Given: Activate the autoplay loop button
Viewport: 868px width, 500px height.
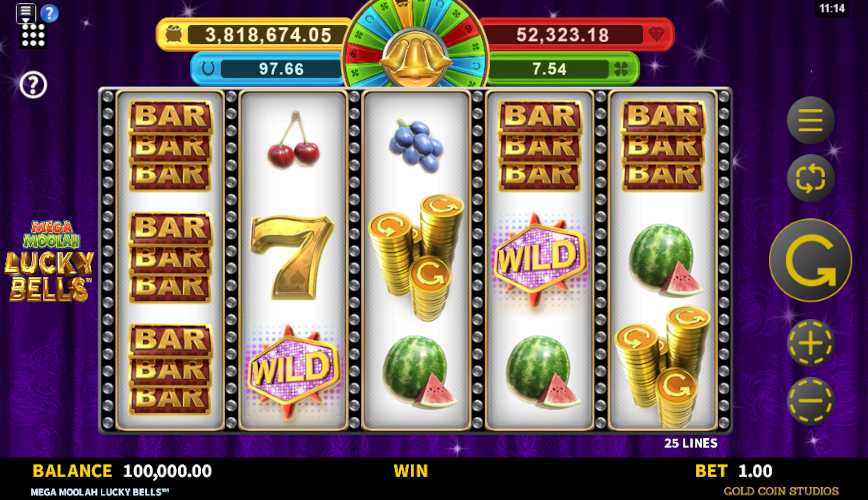Looking at the screenshot, I should point(810,179).
